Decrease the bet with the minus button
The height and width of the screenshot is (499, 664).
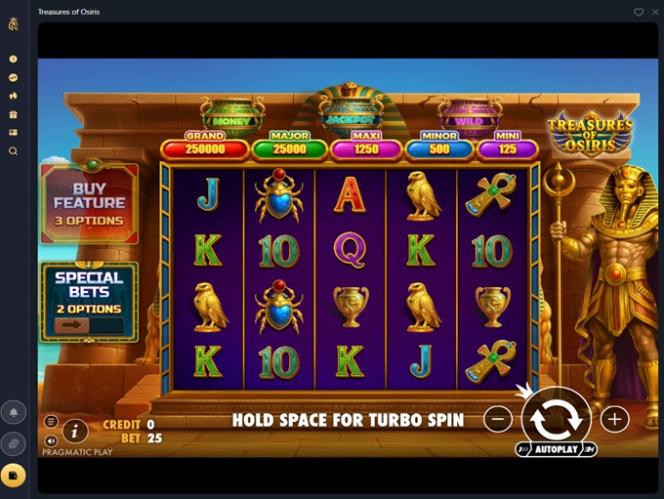[x=497, y=419]
